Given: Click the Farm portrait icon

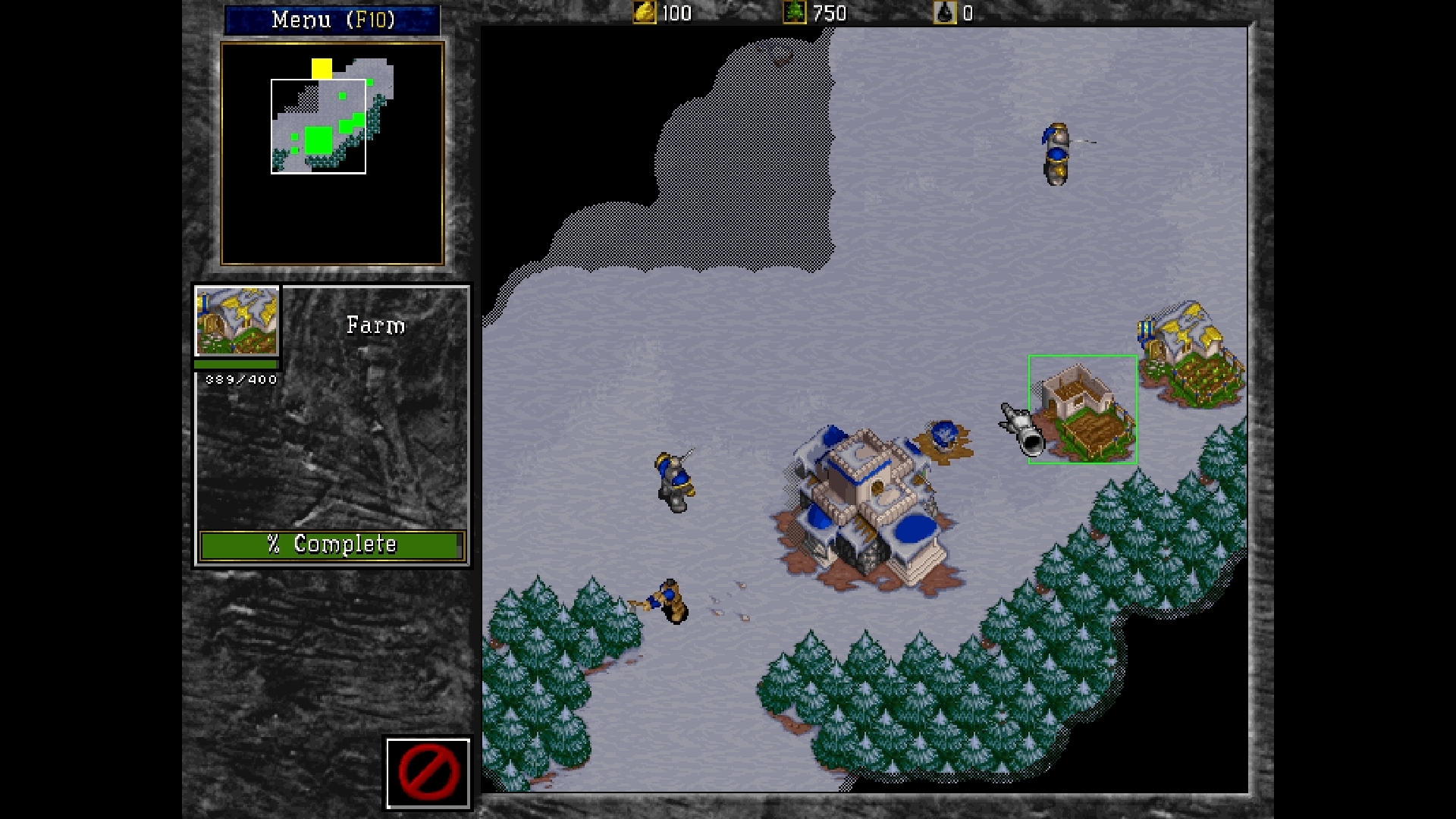Looking at the screenshot, I should pyautogui.click(x=237, y=322).
